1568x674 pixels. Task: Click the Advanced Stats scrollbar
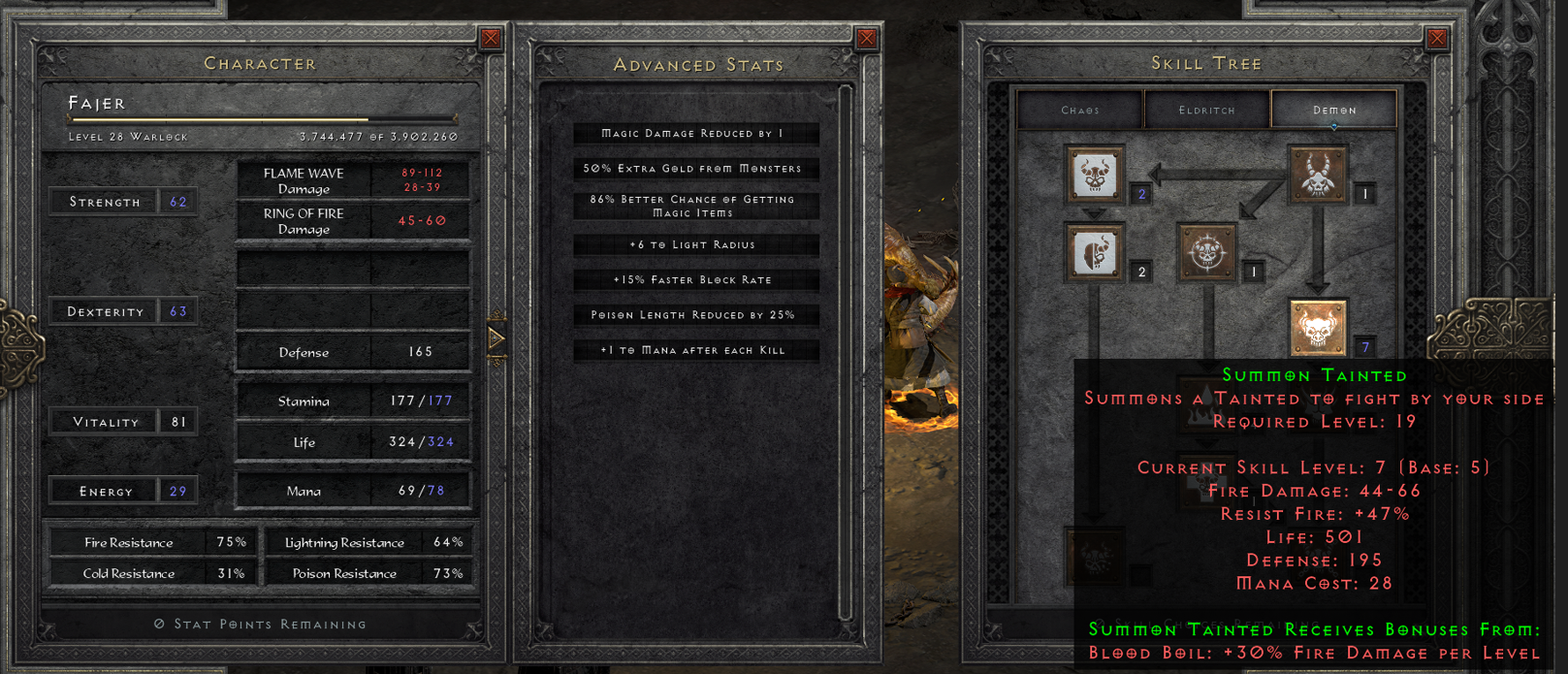[846, 349]
